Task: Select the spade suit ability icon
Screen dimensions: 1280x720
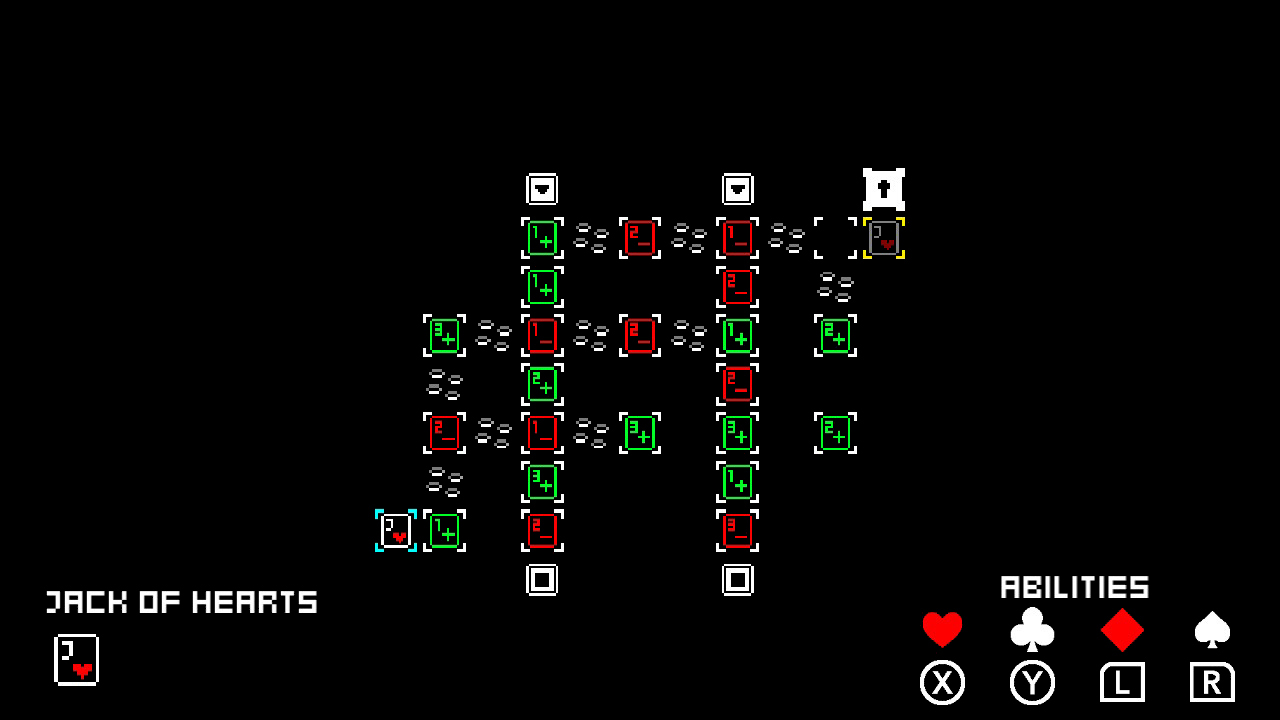Action: tap(1212, 628)
